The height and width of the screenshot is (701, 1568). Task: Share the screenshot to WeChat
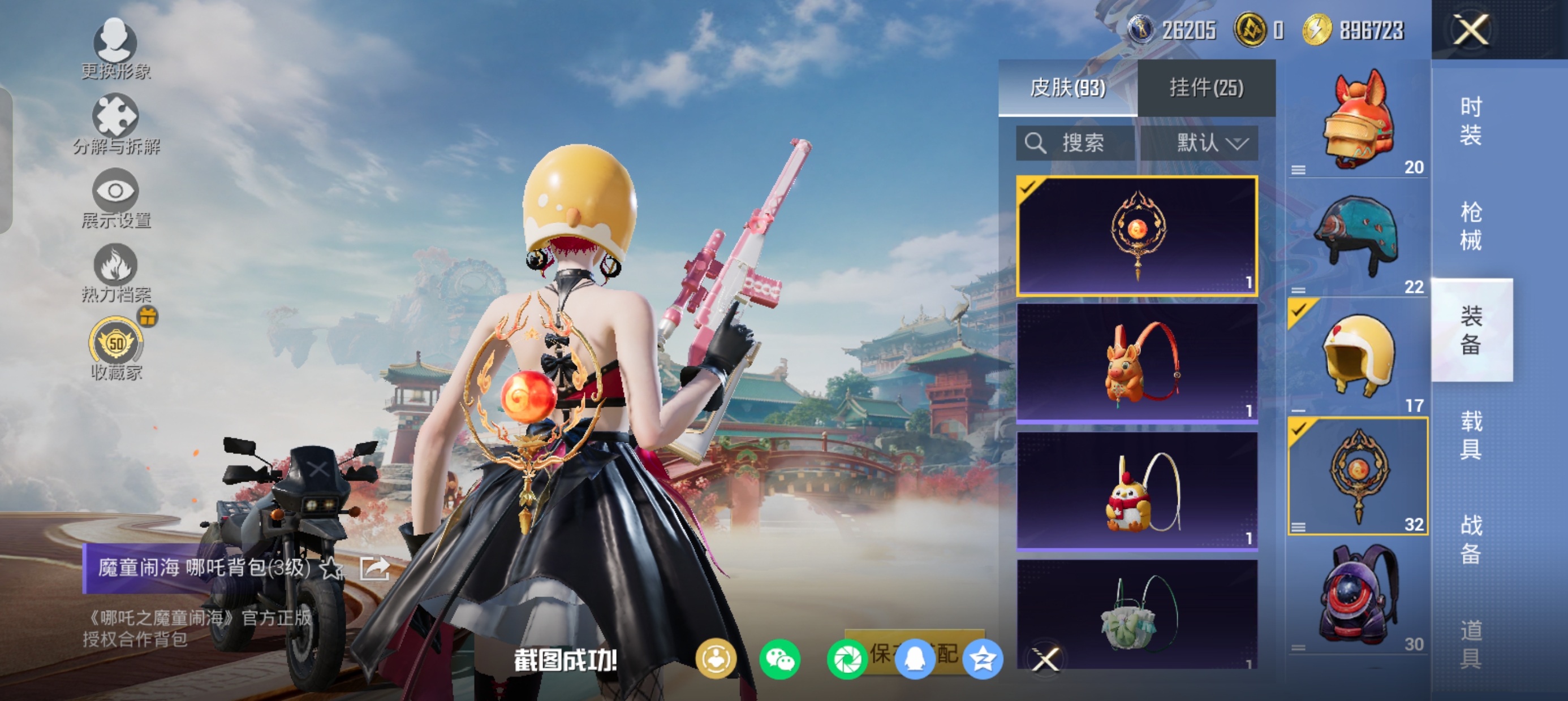pos(779,659)
